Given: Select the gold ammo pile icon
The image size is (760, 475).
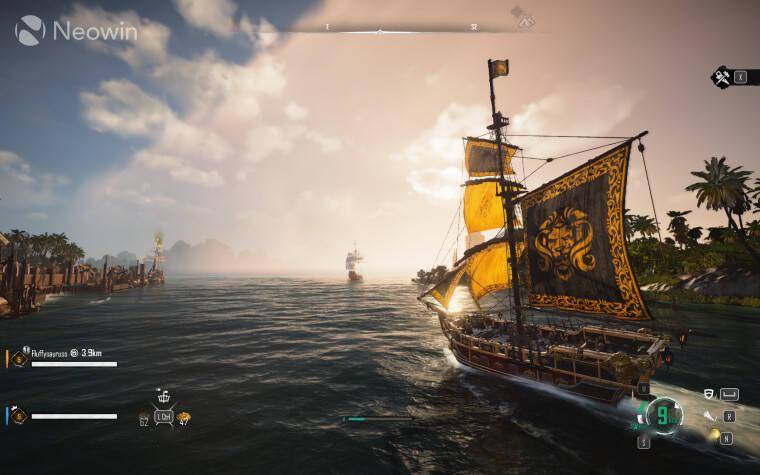Looking at the screenshot, I should (x=184, y=417).
